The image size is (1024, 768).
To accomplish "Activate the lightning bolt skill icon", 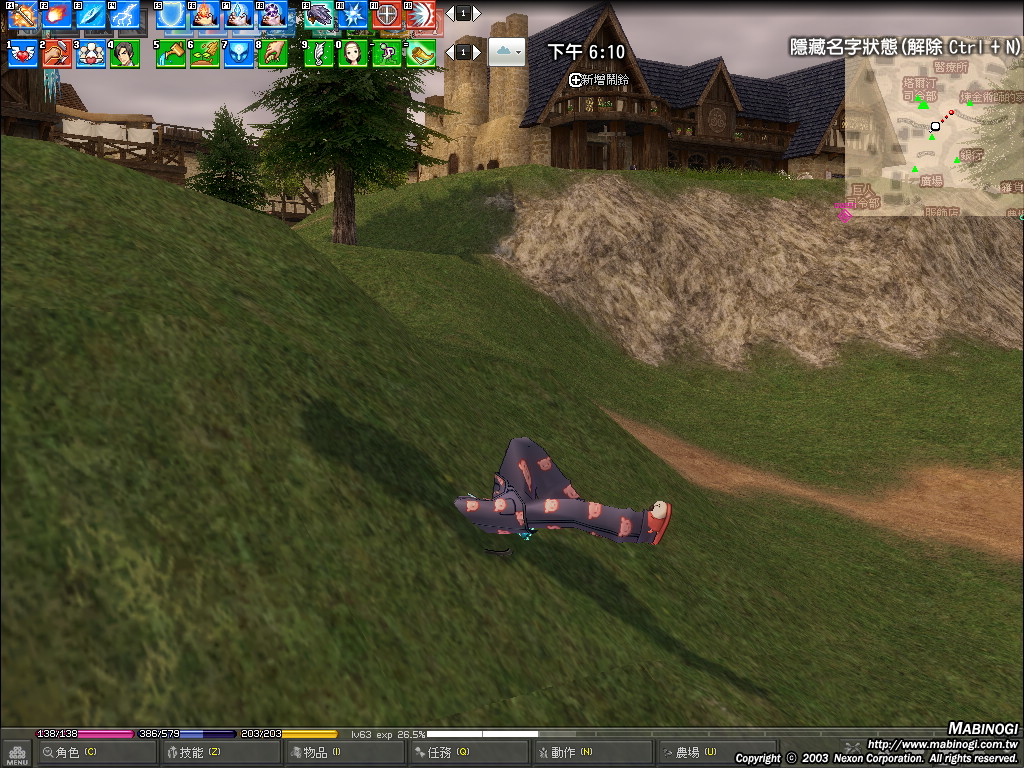I will 125,15.
